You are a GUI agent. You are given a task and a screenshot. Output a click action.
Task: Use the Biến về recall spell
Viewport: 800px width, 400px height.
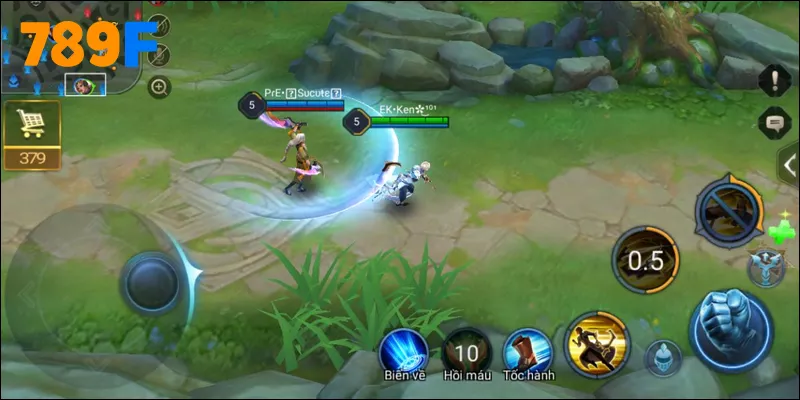[403, 351]
